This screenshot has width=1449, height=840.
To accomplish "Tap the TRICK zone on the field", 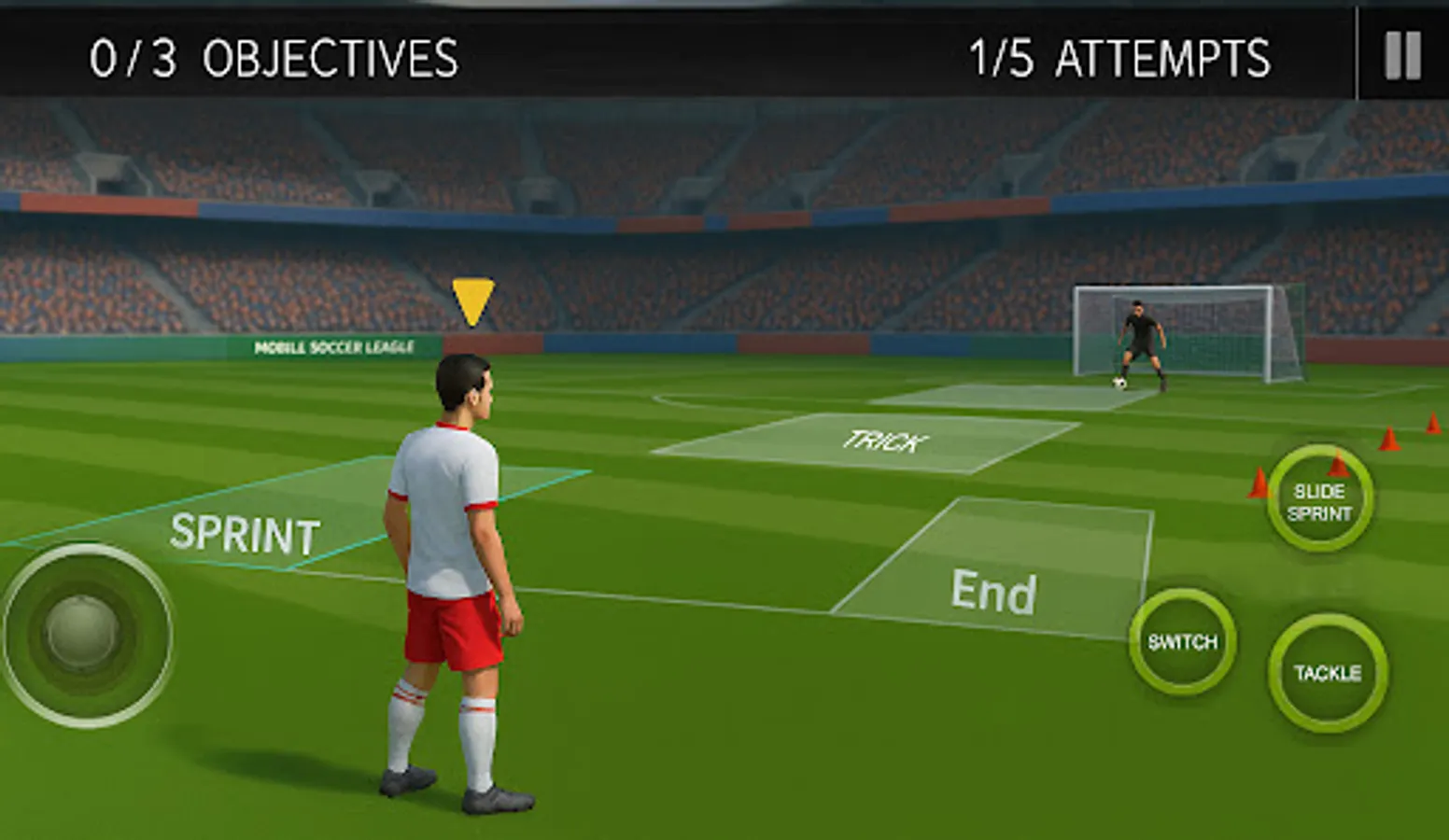I will click(x=885, y=439).
